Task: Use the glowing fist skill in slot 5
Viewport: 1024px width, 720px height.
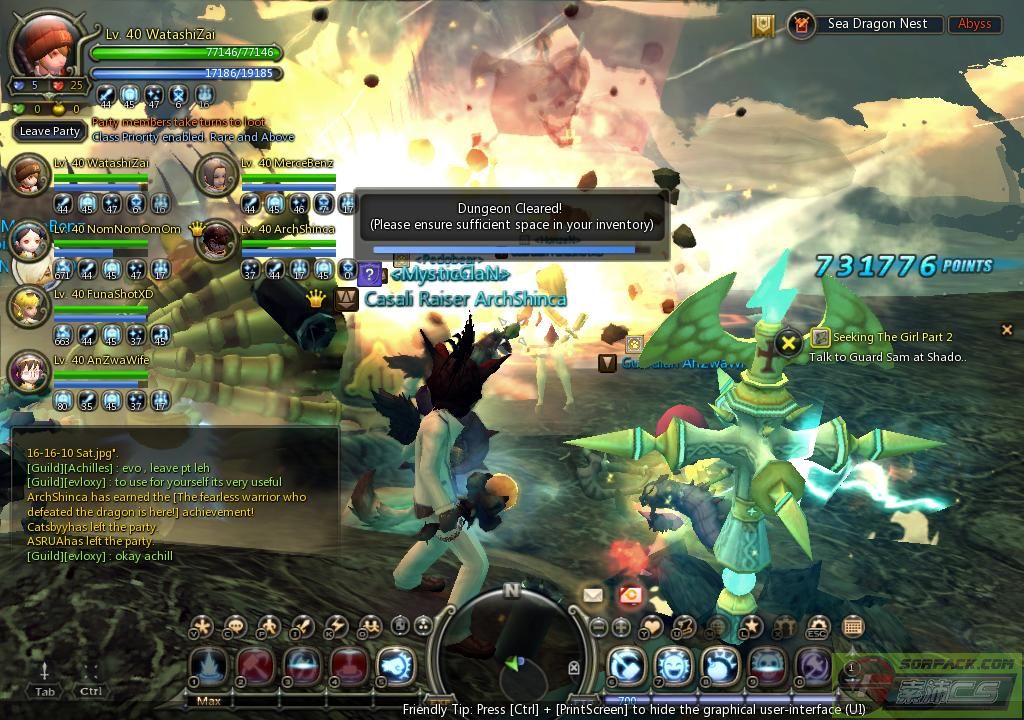Action: coord(396,667)
